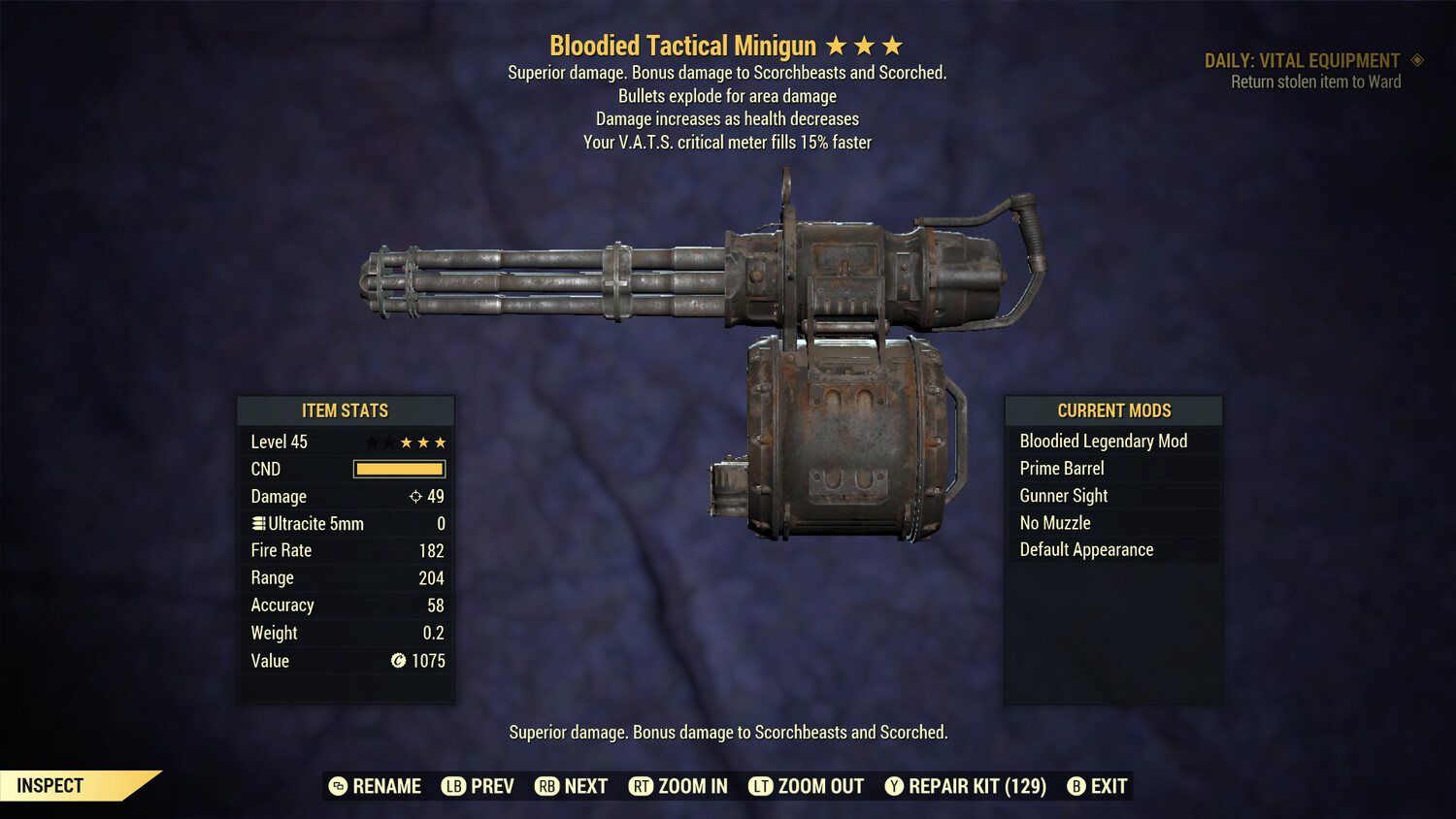Screen dimensions: 1456x819
Task: Select the Bloodied Legendary Mod entry
Action: (1103, 441)
